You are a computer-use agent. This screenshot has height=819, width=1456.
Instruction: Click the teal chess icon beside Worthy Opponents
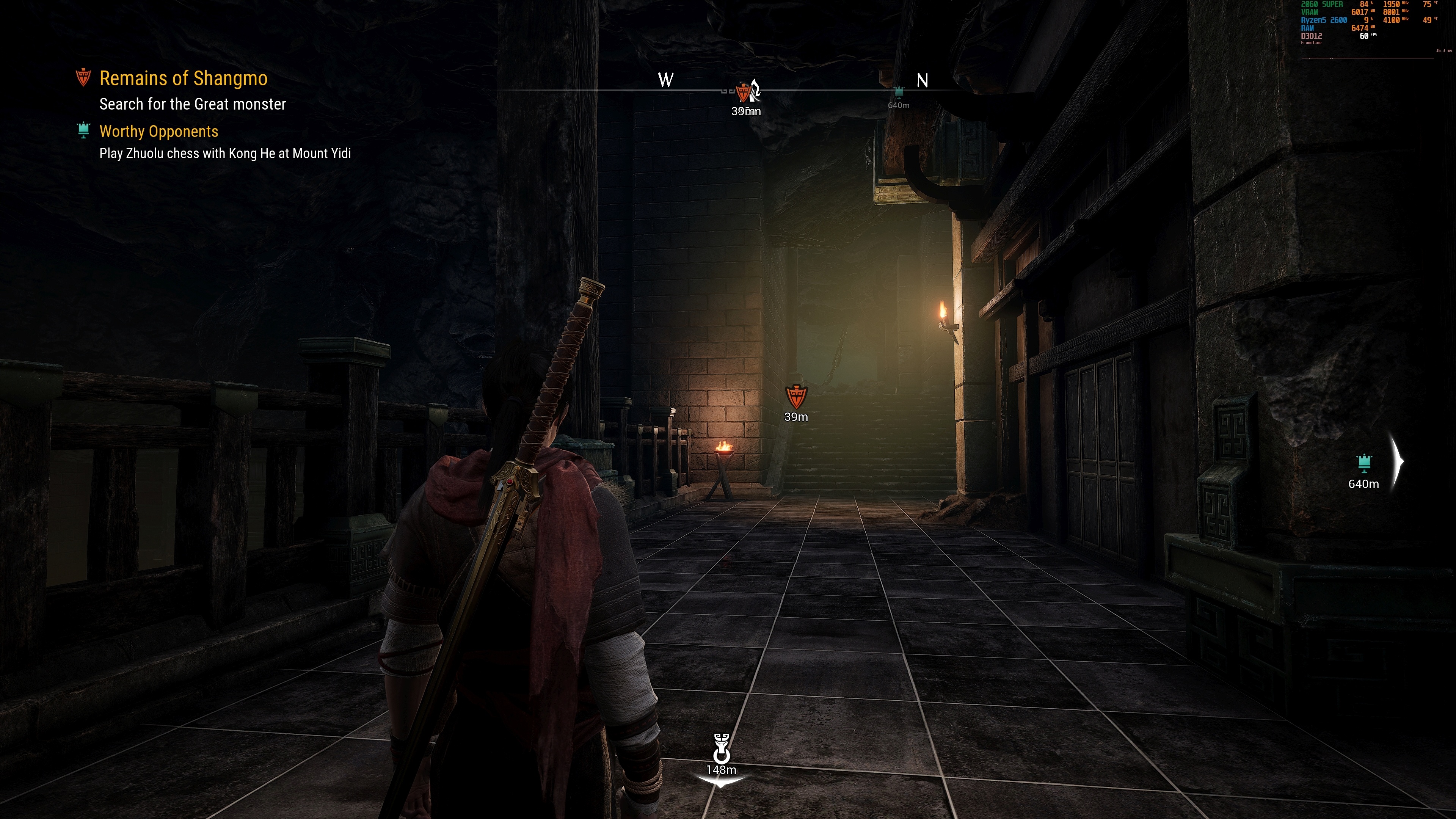(x=83, y=130)
